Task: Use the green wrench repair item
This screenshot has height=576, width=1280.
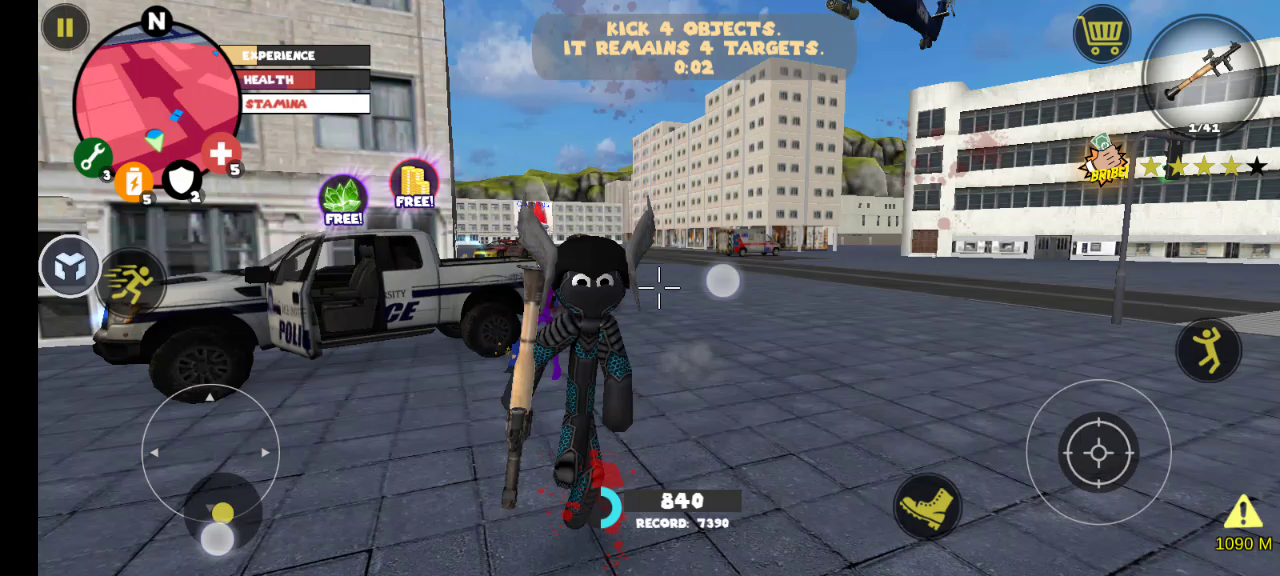Action: click(x=93, y=157)
